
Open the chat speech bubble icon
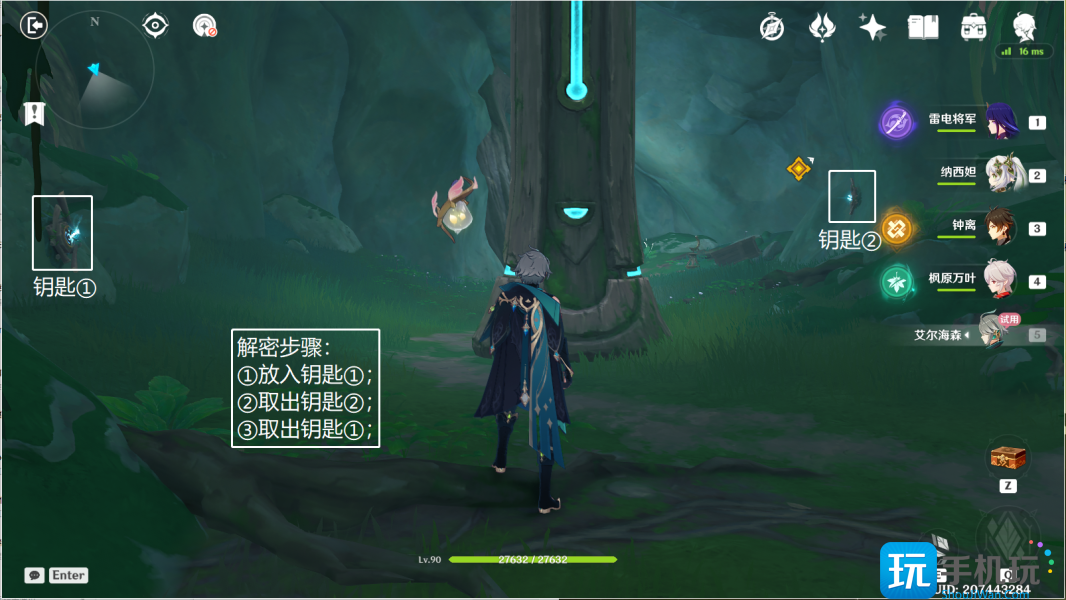35,575
